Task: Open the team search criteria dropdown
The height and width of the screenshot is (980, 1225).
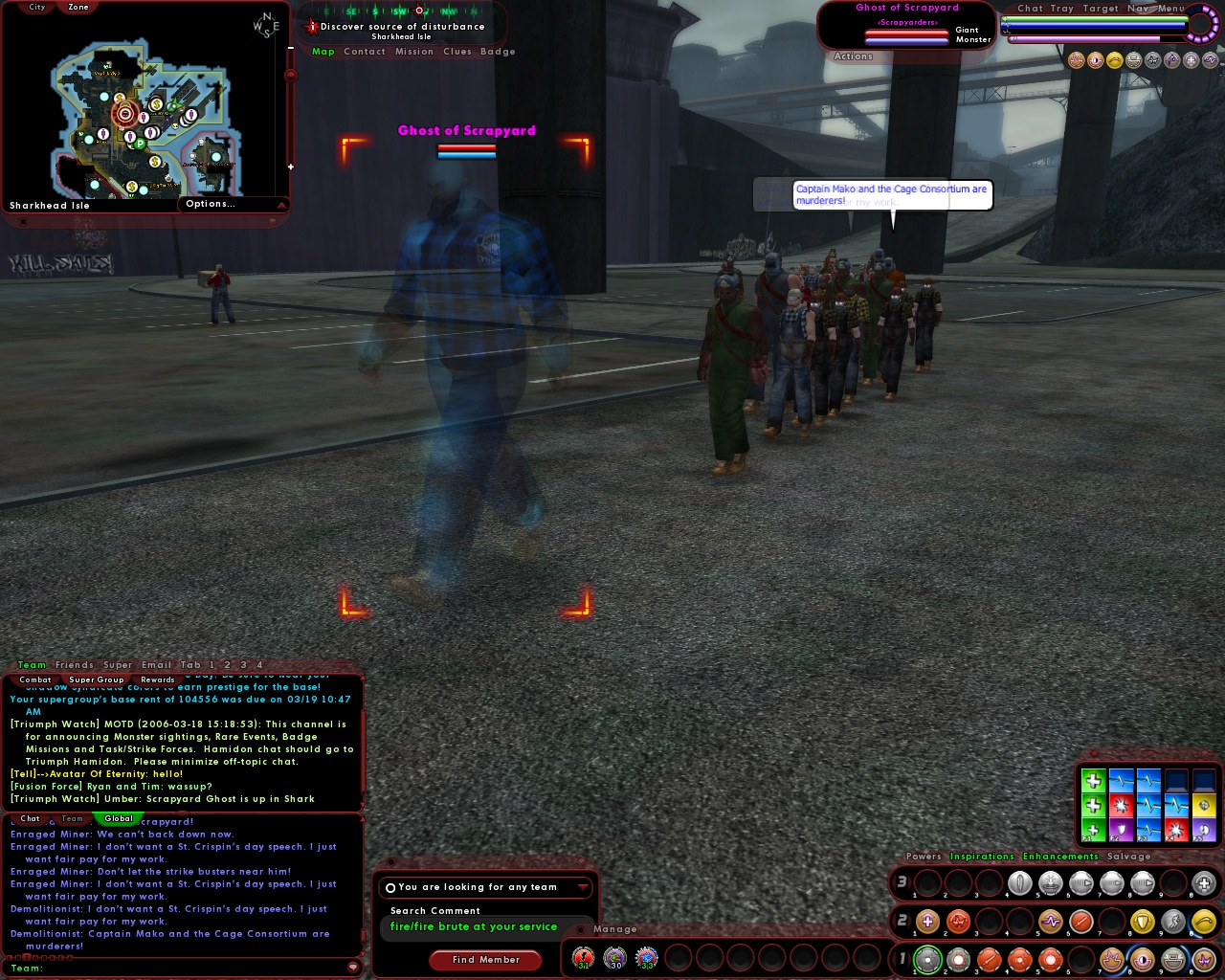Action: click(585, 887)
